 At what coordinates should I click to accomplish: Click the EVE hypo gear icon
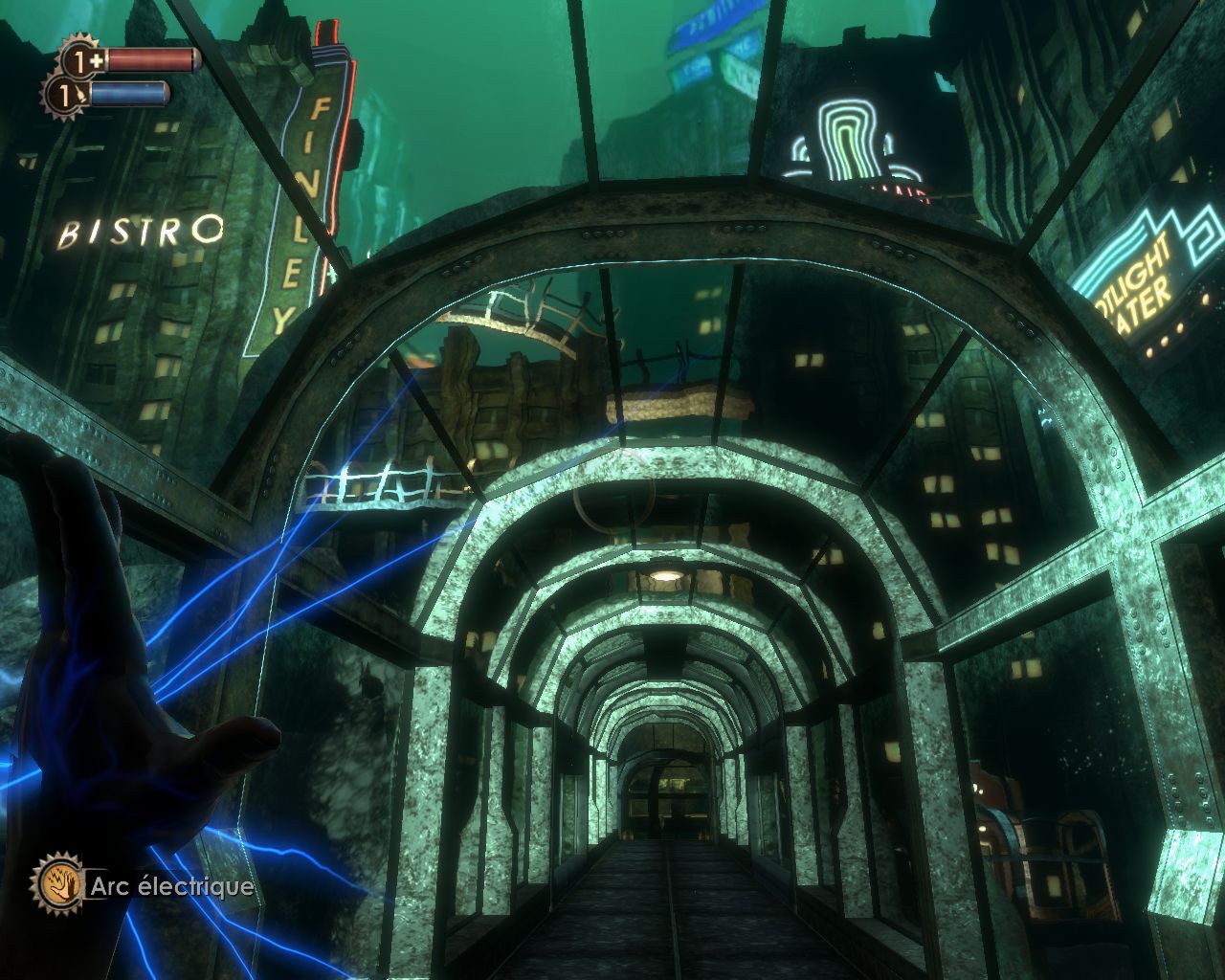63,94
